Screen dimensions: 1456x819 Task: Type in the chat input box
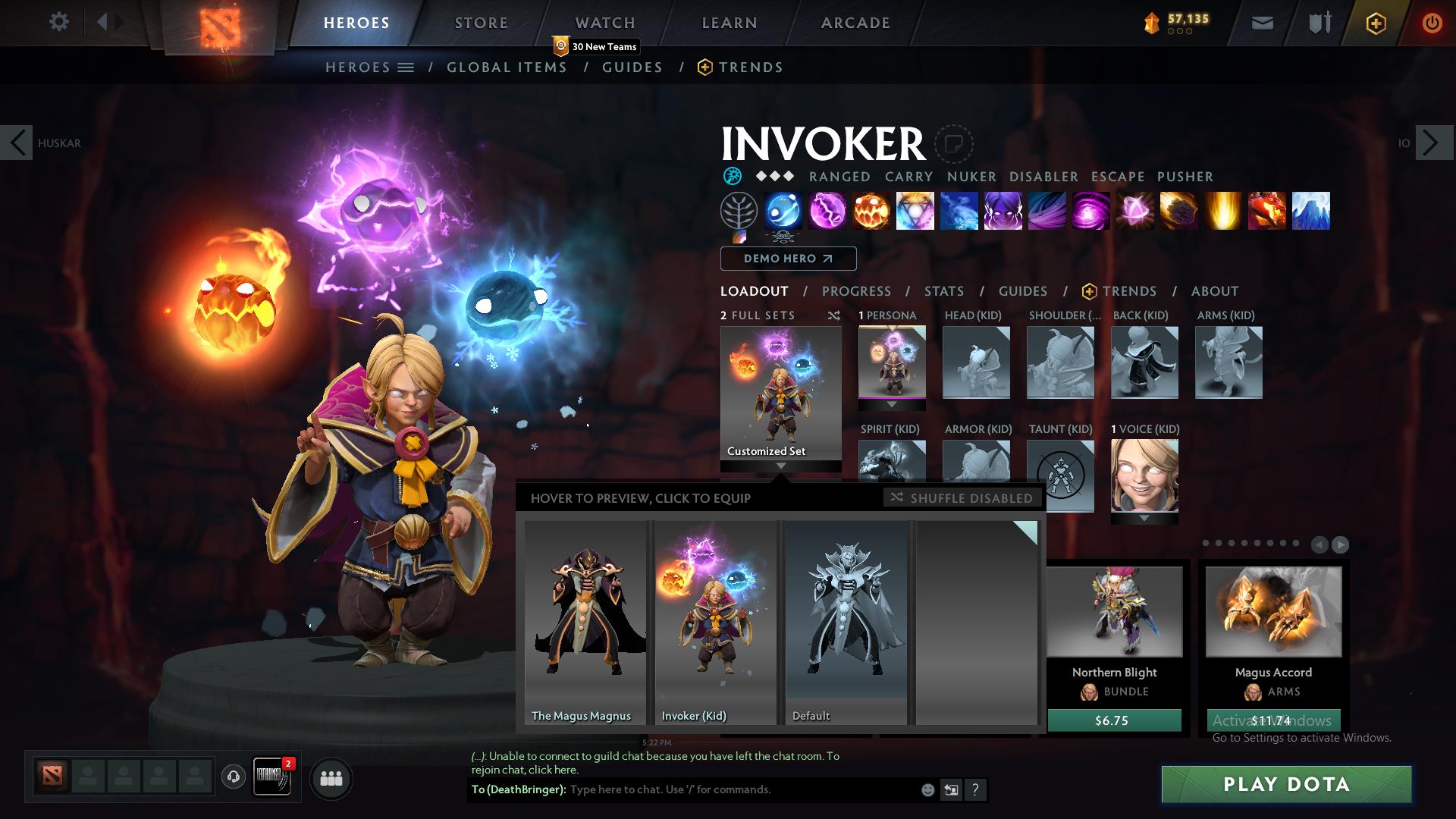click(x=743, y=789)
